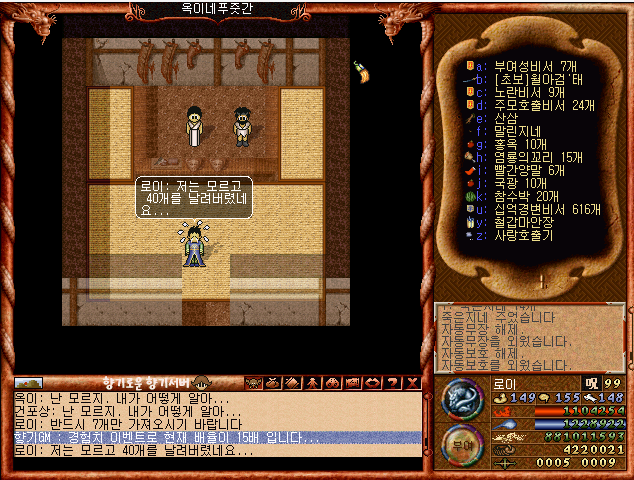Click the 부여 nation medallion

tap(461, 444)
